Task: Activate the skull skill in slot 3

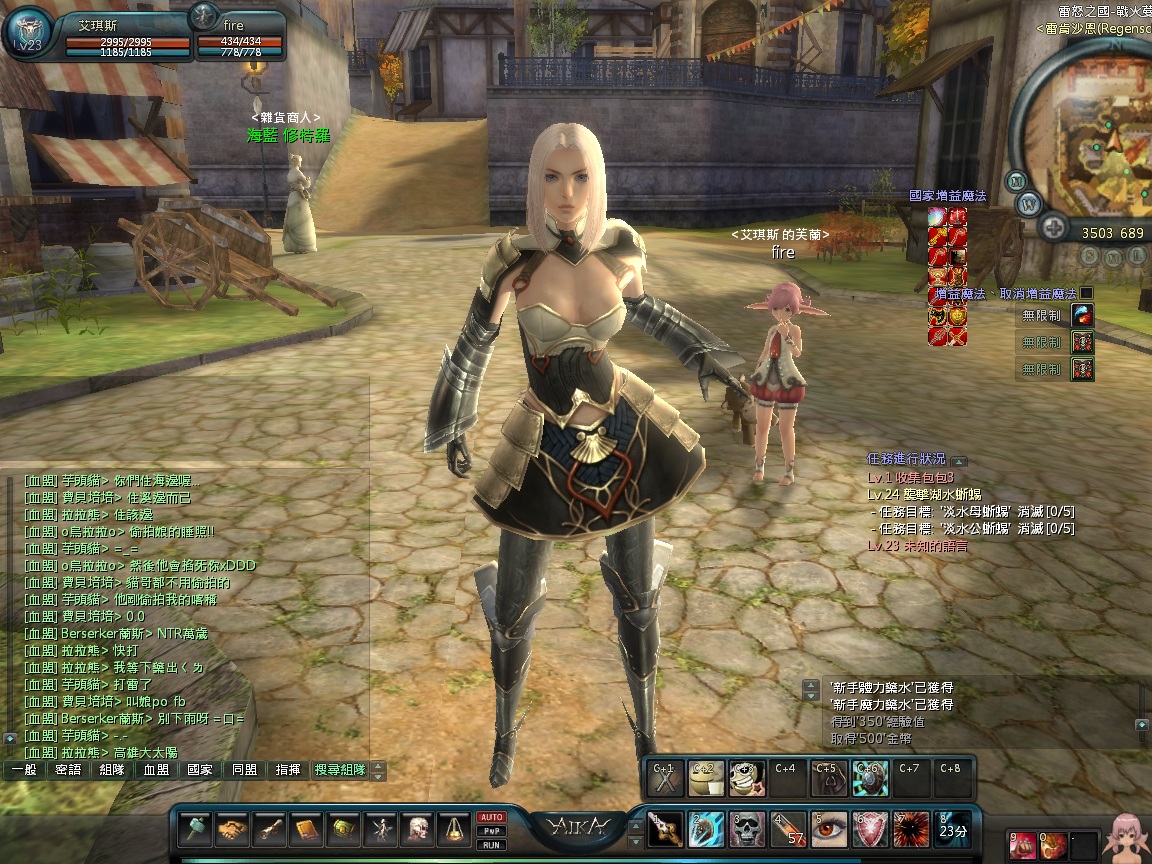Action: click(x=746, y=829)
